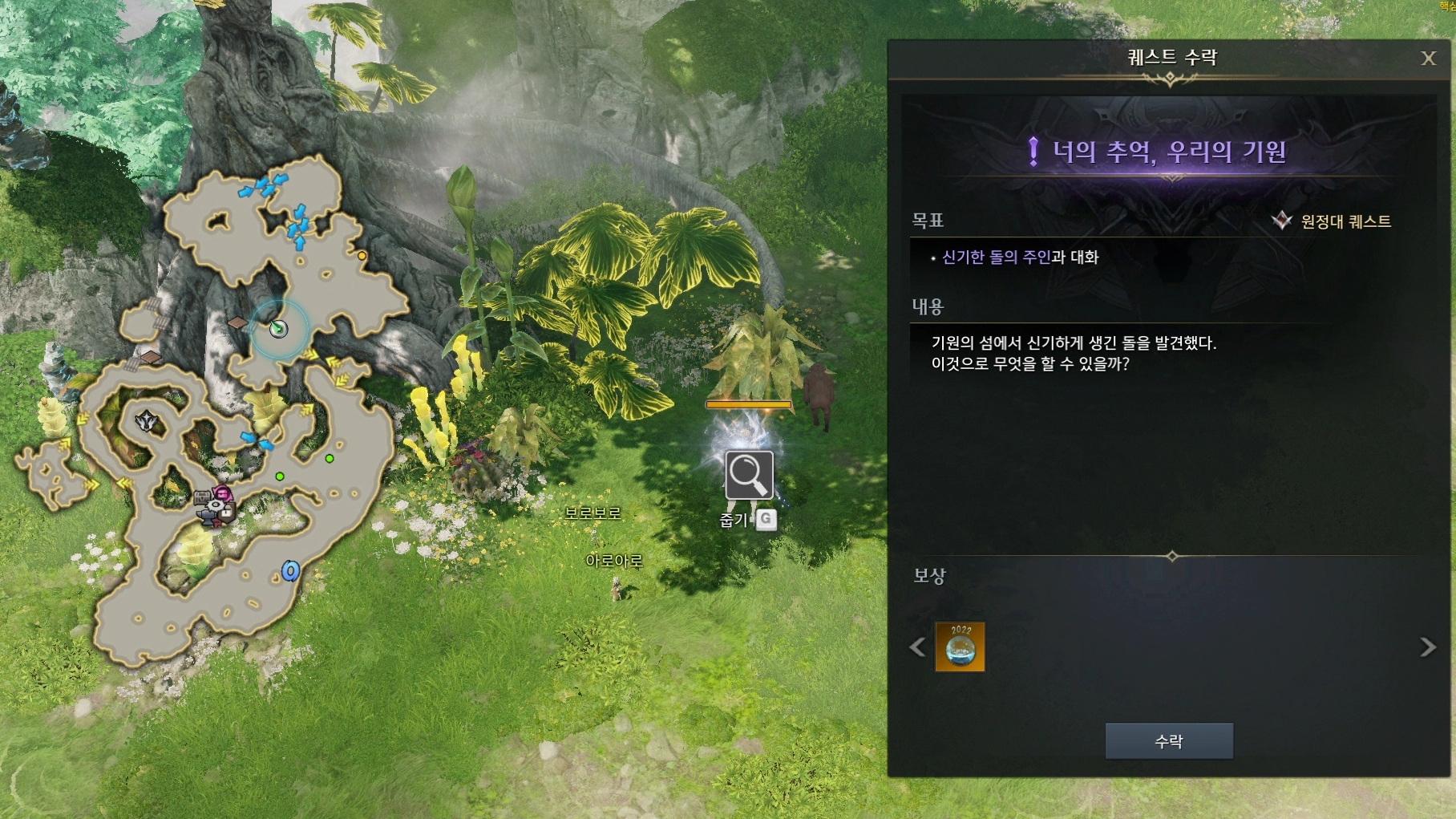Select the magnifier pickup (줍기) icon

click(x=748, y=476)
